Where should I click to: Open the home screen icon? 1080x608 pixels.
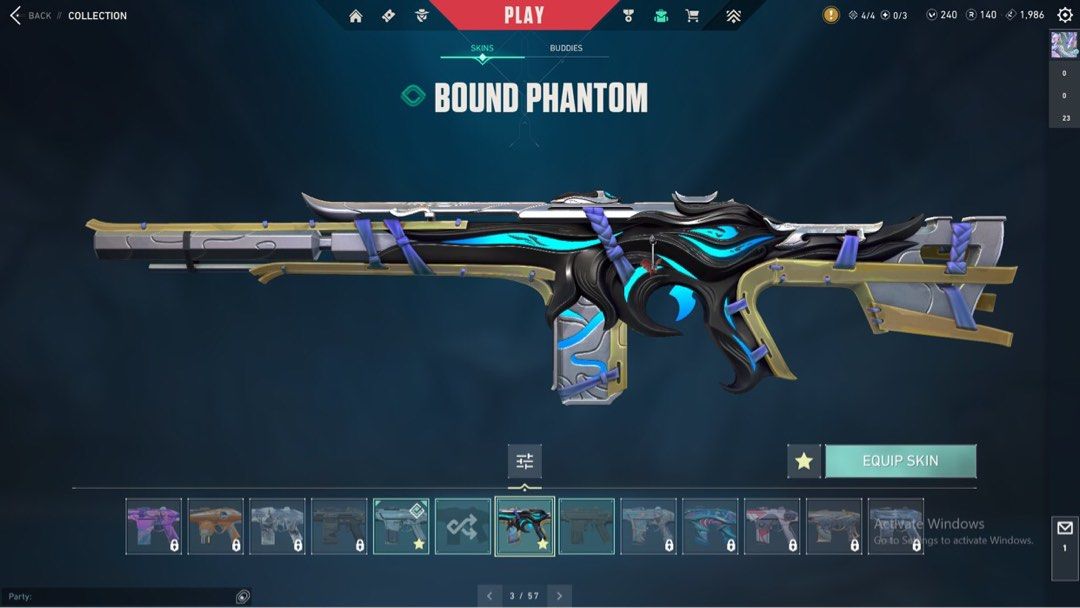click(355, 16)
